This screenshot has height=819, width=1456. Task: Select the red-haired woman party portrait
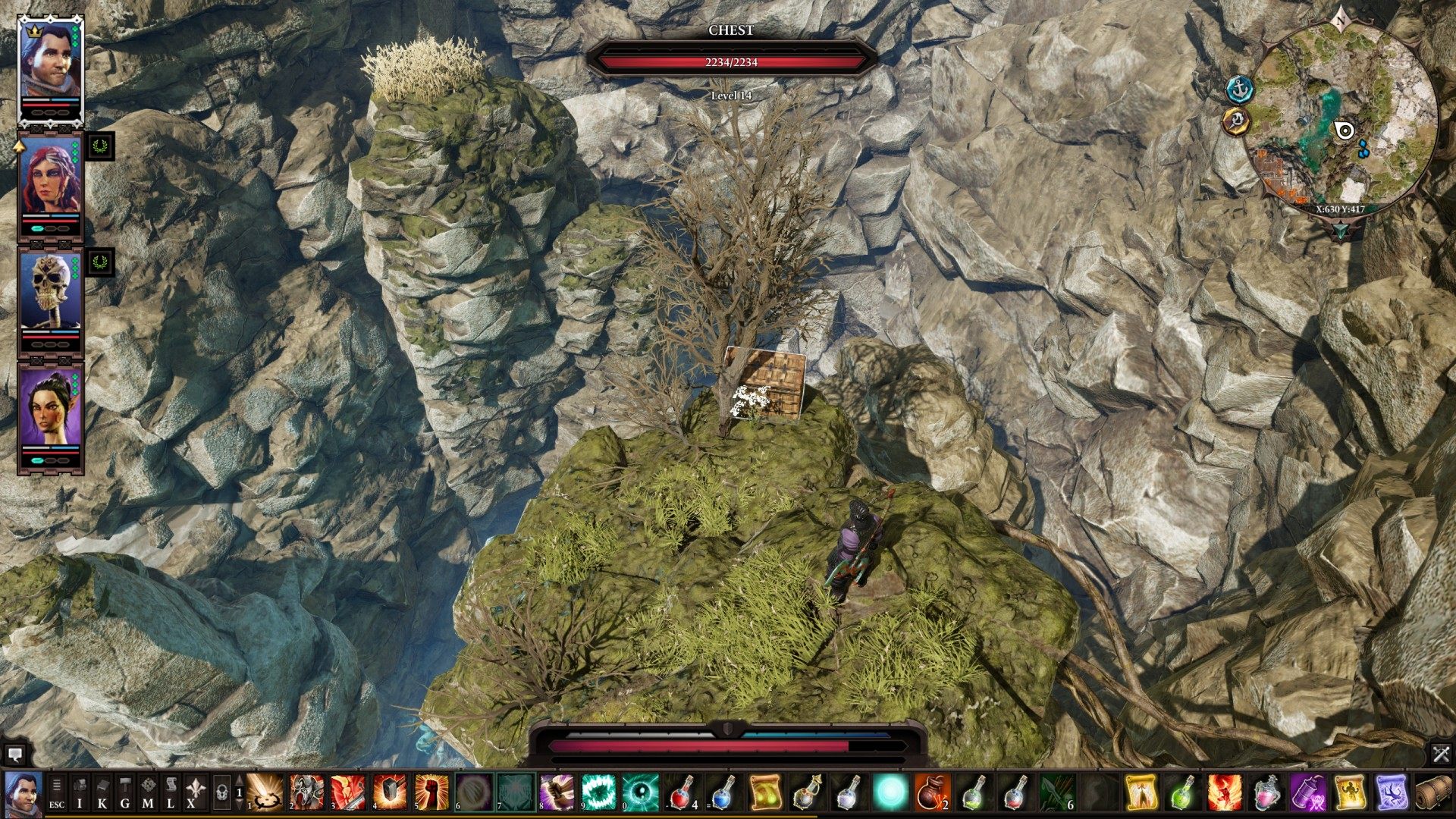click(x=50, y=179)
